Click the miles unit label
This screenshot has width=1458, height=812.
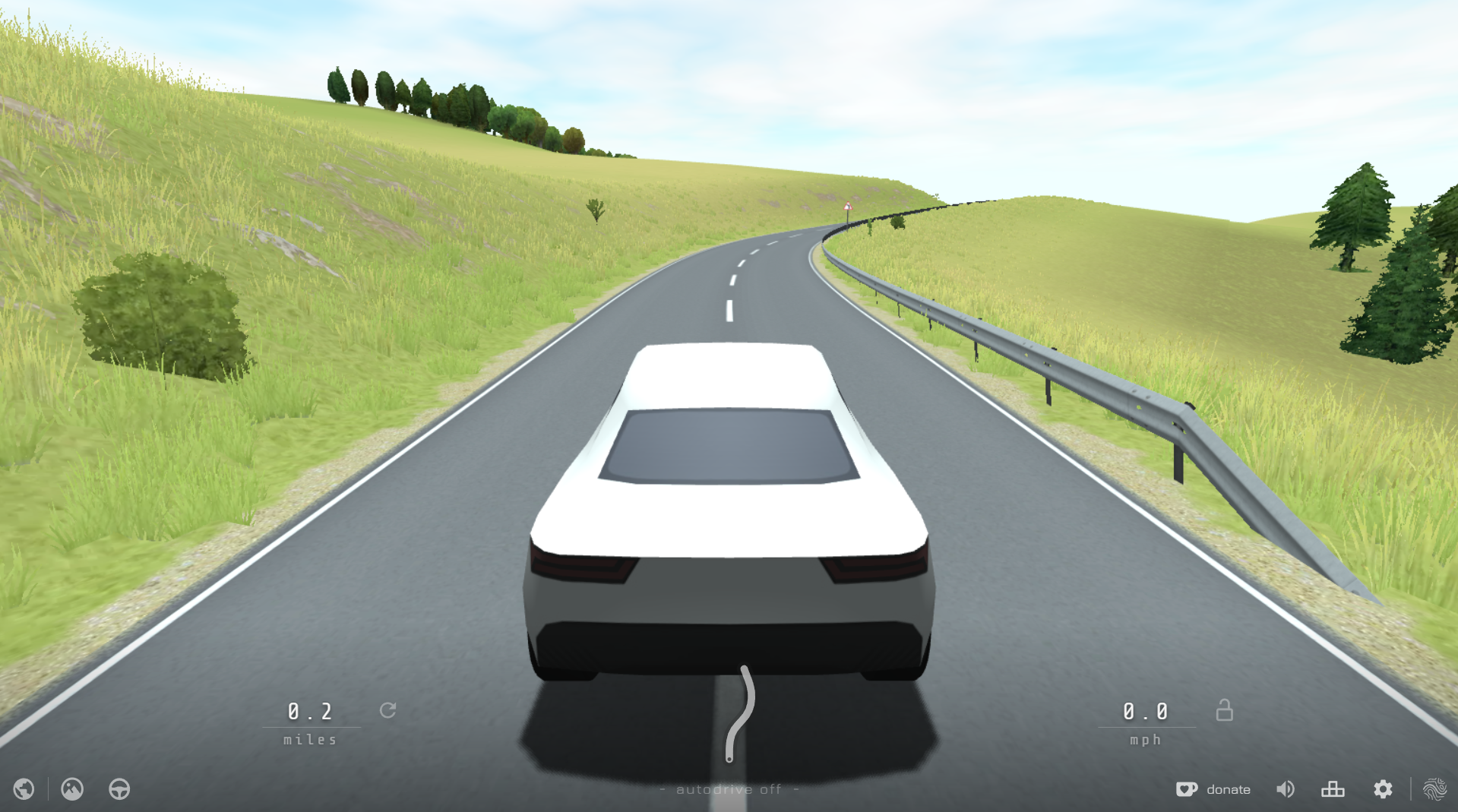(x=308, y=739)
